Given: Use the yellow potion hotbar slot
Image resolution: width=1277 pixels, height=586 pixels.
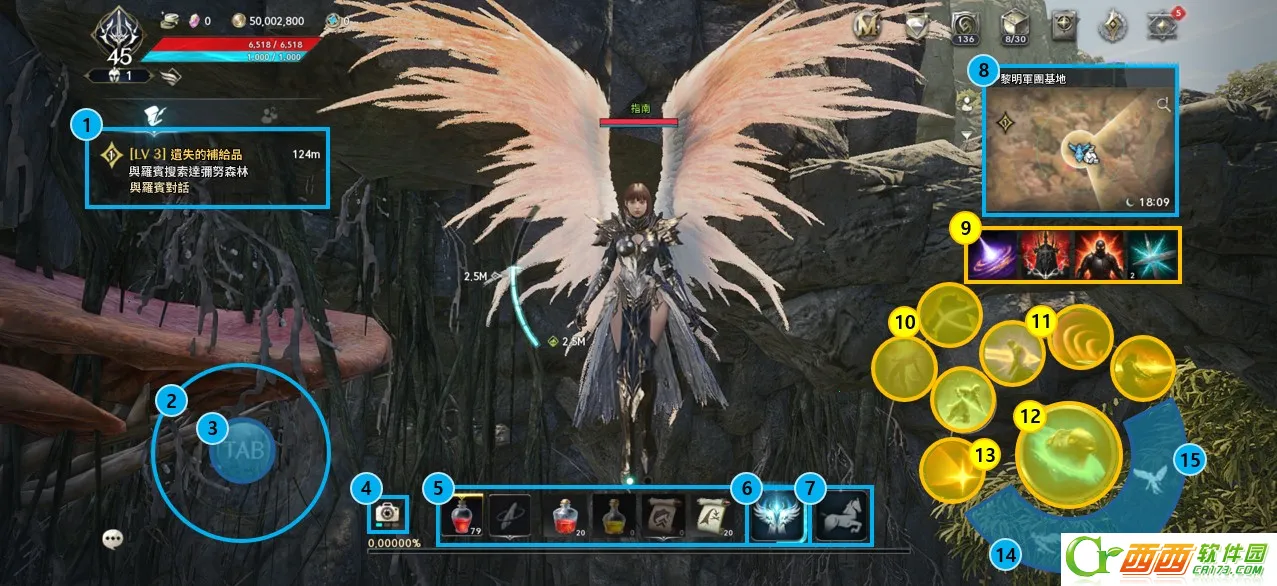Looking at the screenshot, I should (612, 516).
